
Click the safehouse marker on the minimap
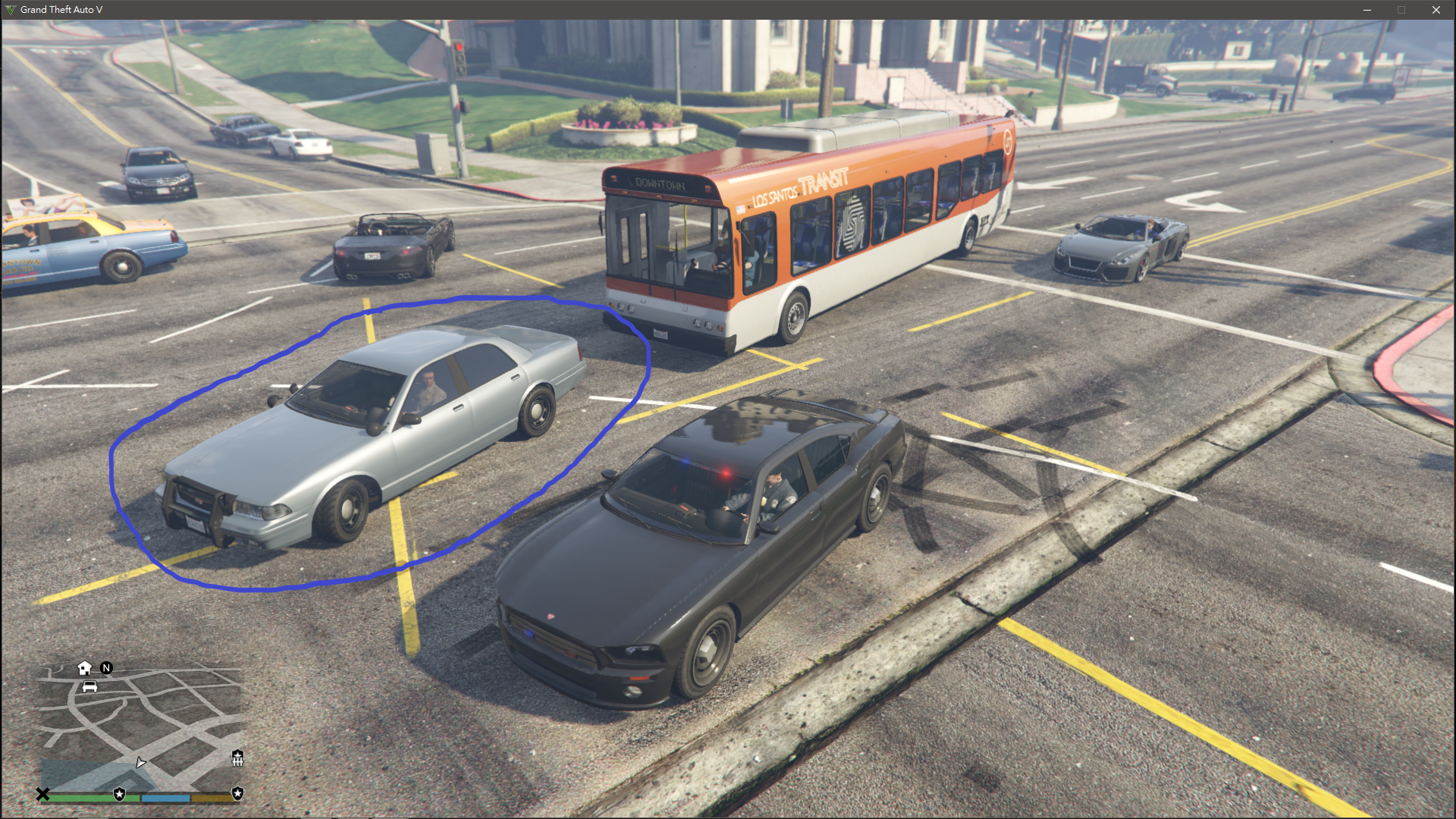click(x=84, y=668)
